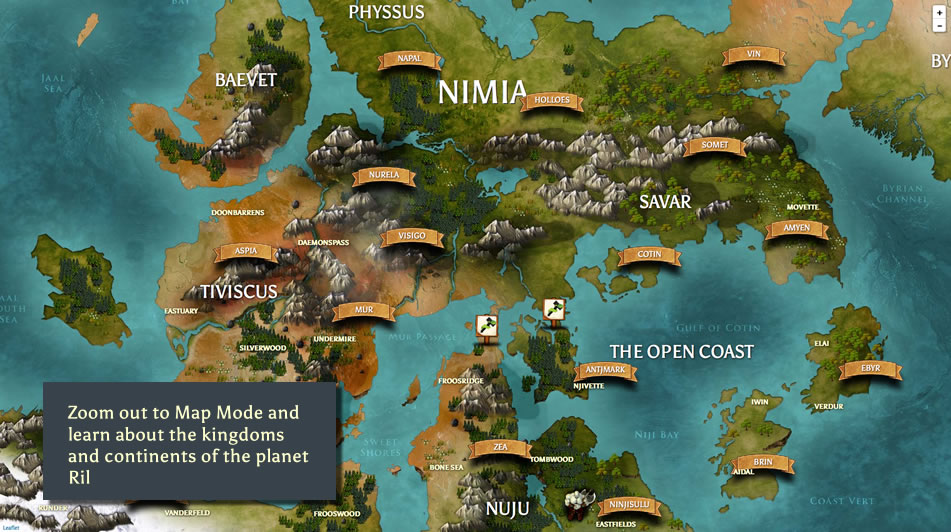Choose the Antjmark banner marker
The height and width of the screenshot is (532, 951).
pyautogui.click(x=605, y=370)
